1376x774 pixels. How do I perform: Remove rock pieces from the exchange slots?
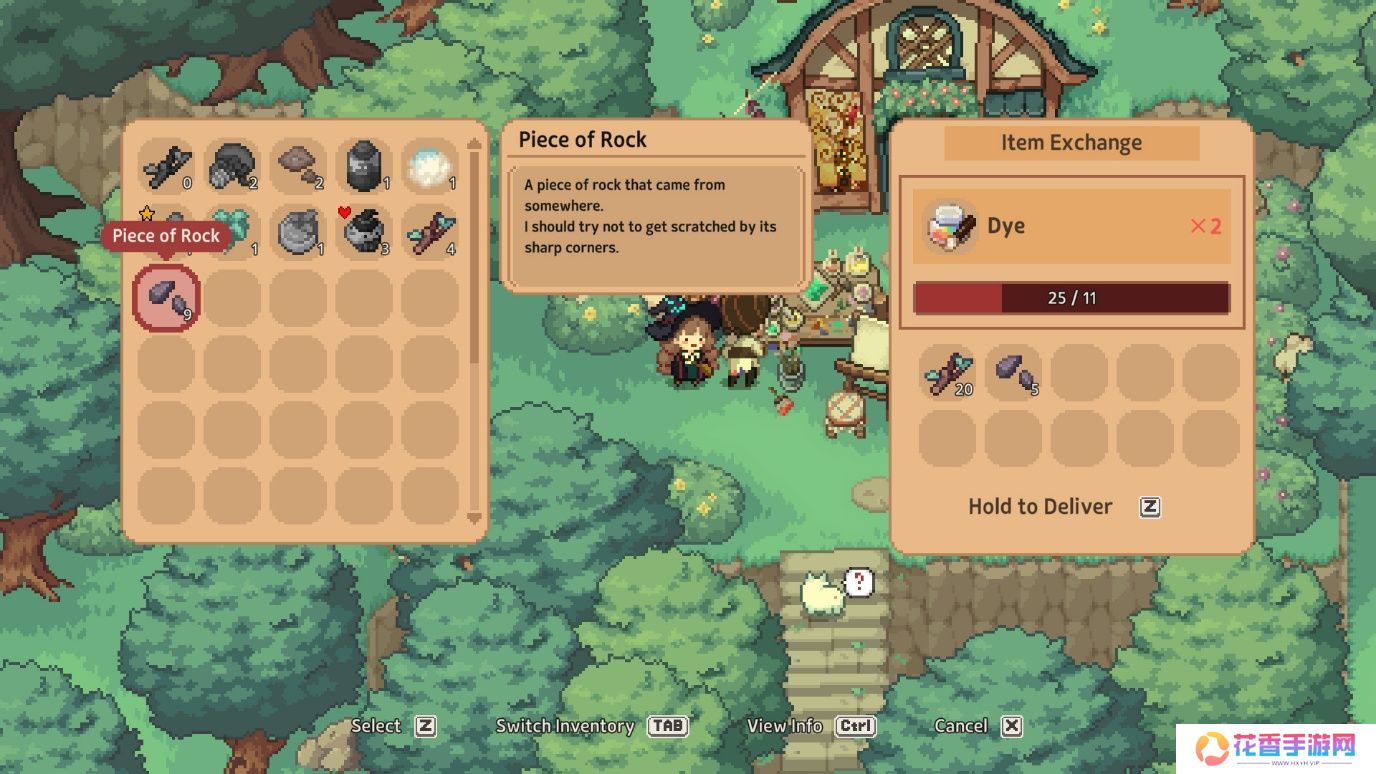[x=1013, y=372]
